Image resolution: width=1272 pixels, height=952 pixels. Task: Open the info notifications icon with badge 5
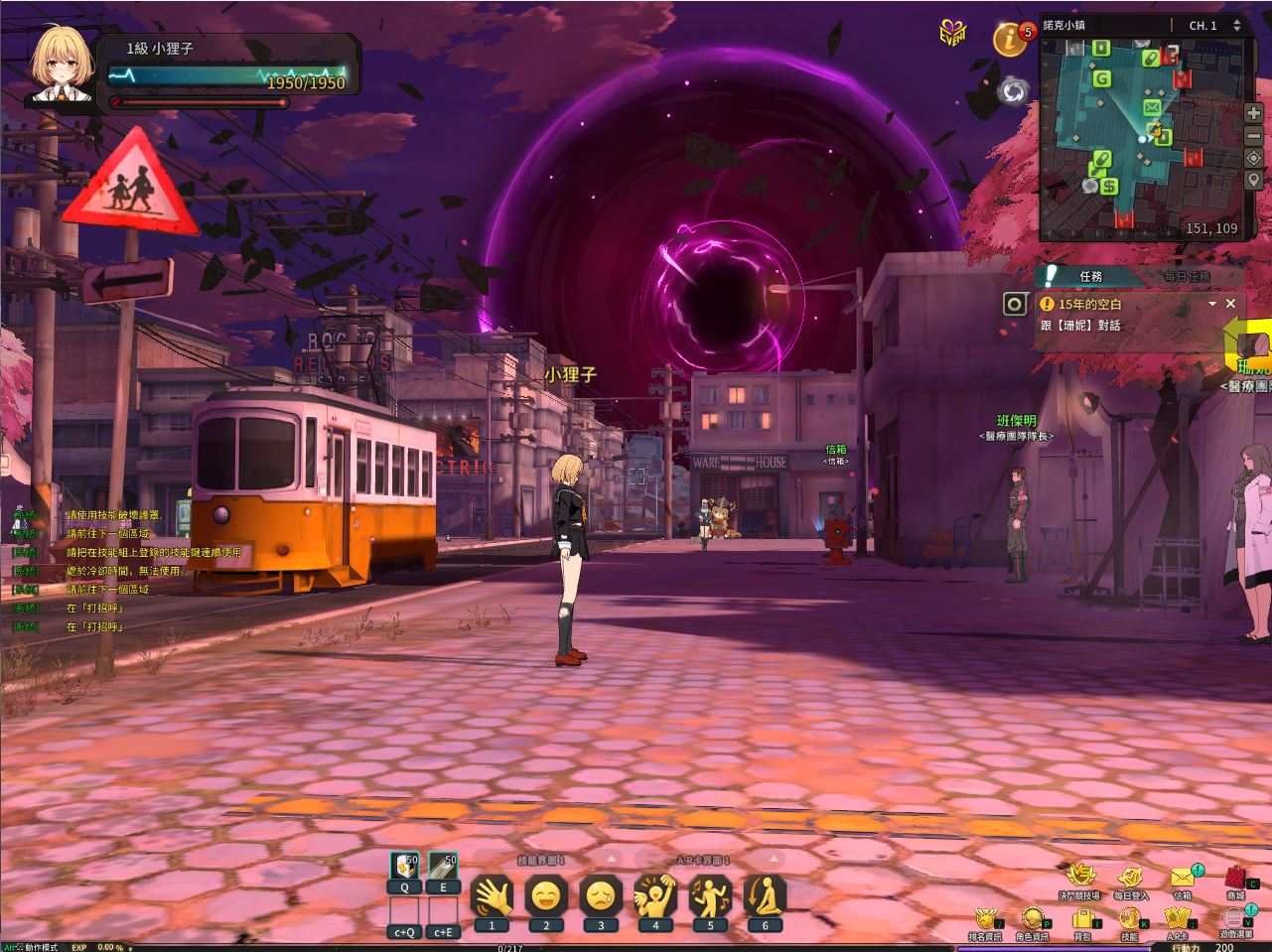tap(1011, 40)
